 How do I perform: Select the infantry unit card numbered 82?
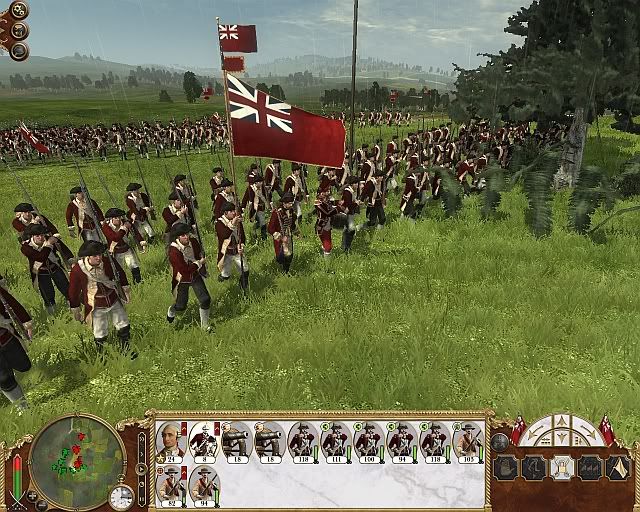point(171,485)
